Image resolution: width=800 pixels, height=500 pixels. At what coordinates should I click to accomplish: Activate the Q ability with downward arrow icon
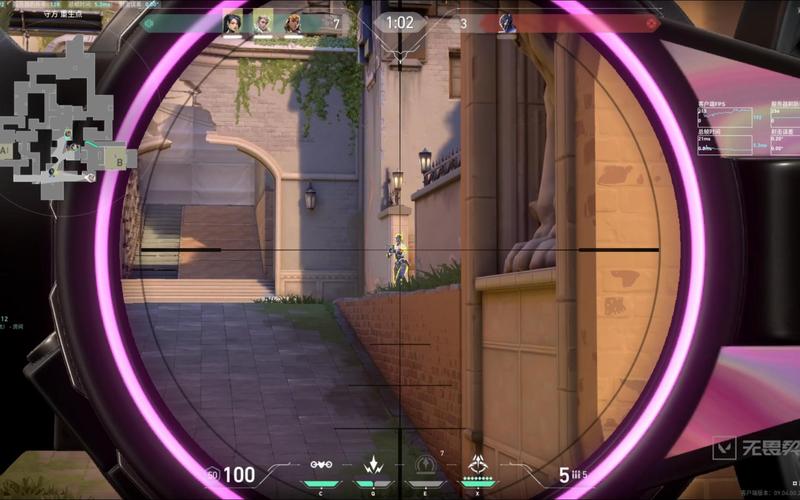[374, 465]
